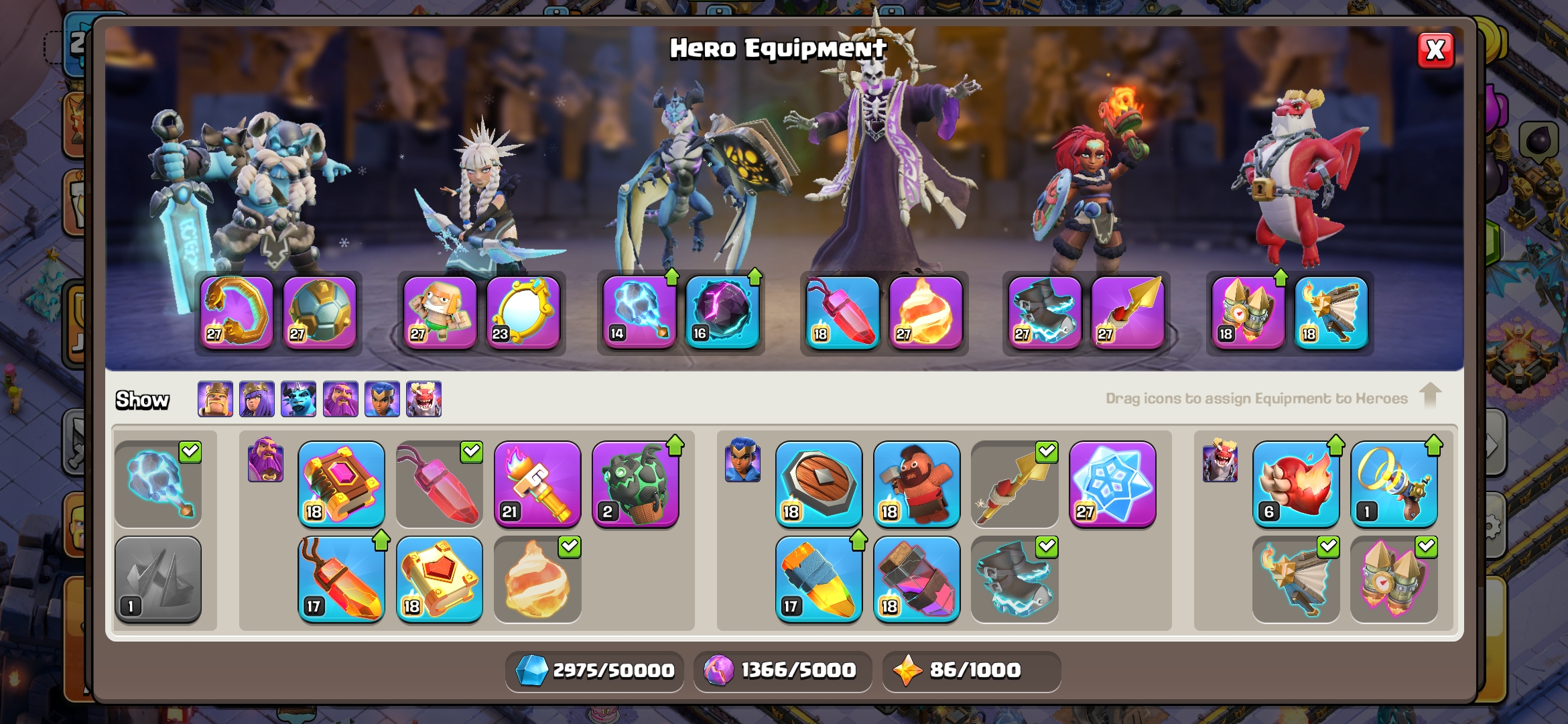The image size is (1568, 724).
Task: Select the Giant Gauntlet level 27 slot
Action: coord(237,312)
